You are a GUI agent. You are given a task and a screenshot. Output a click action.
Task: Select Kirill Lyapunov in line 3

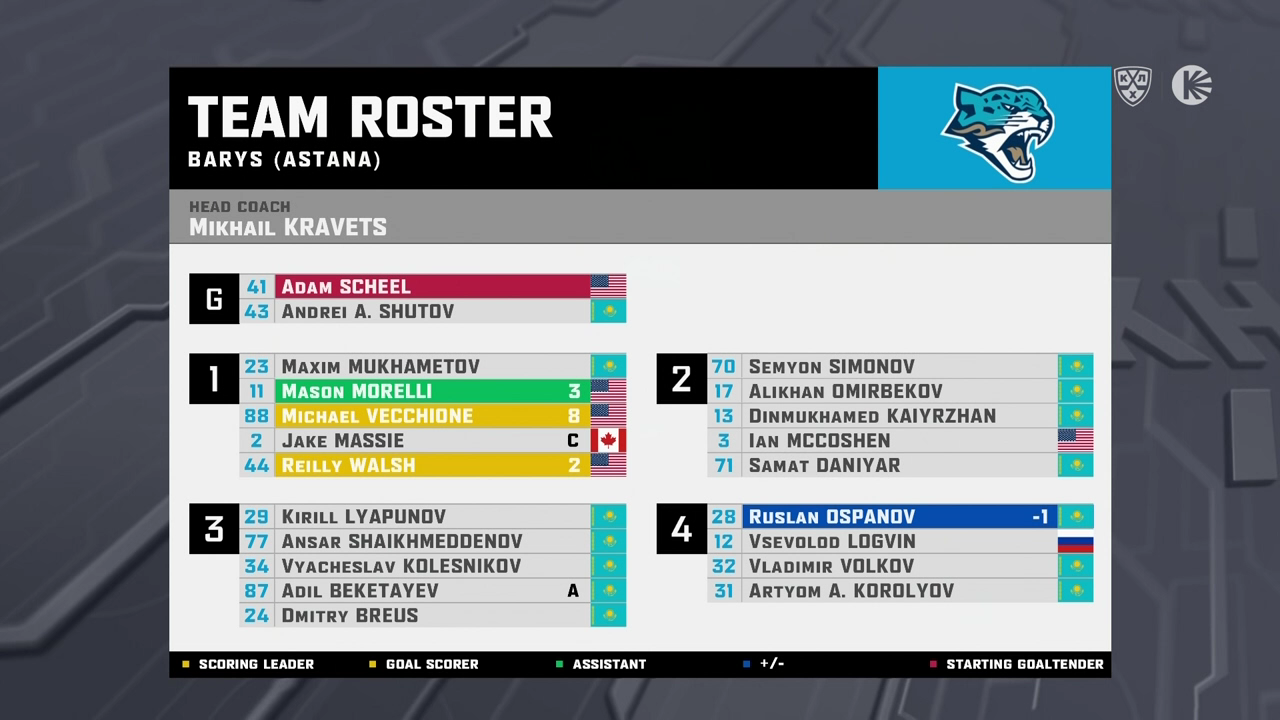click(432, 517)
